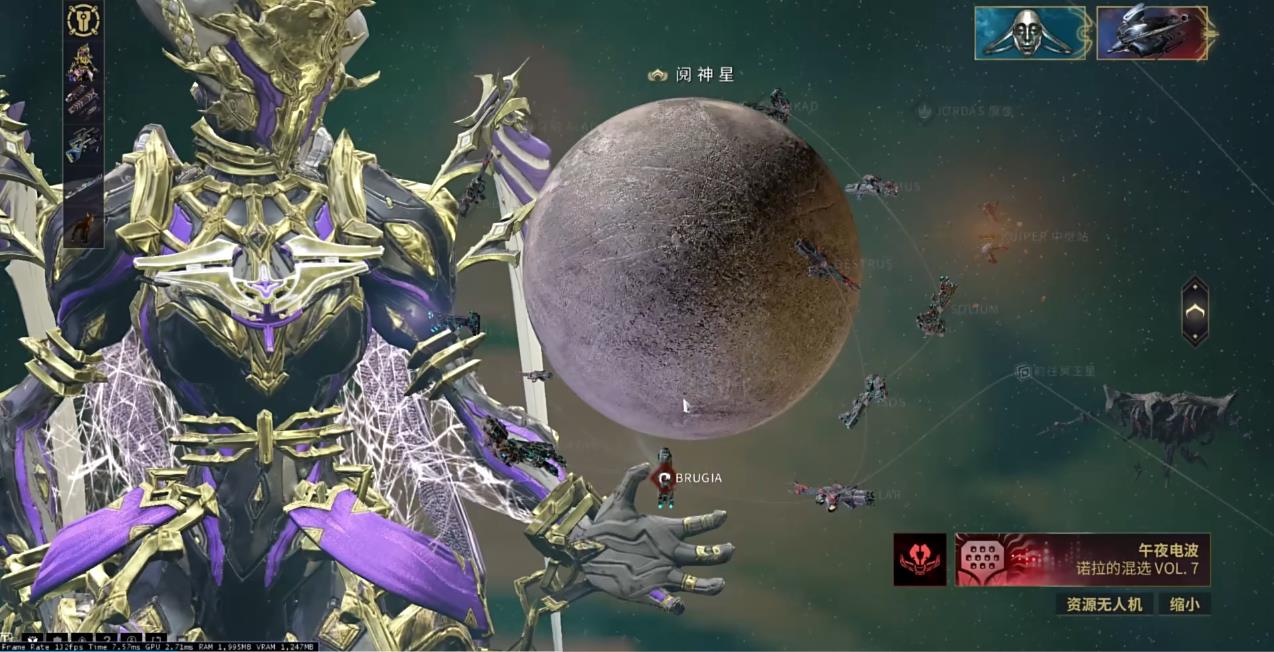Click the hexagonal lotus chevron button
This screenshot has width=1274, height=652.
pyautogui.click(x=1195, y=311)
